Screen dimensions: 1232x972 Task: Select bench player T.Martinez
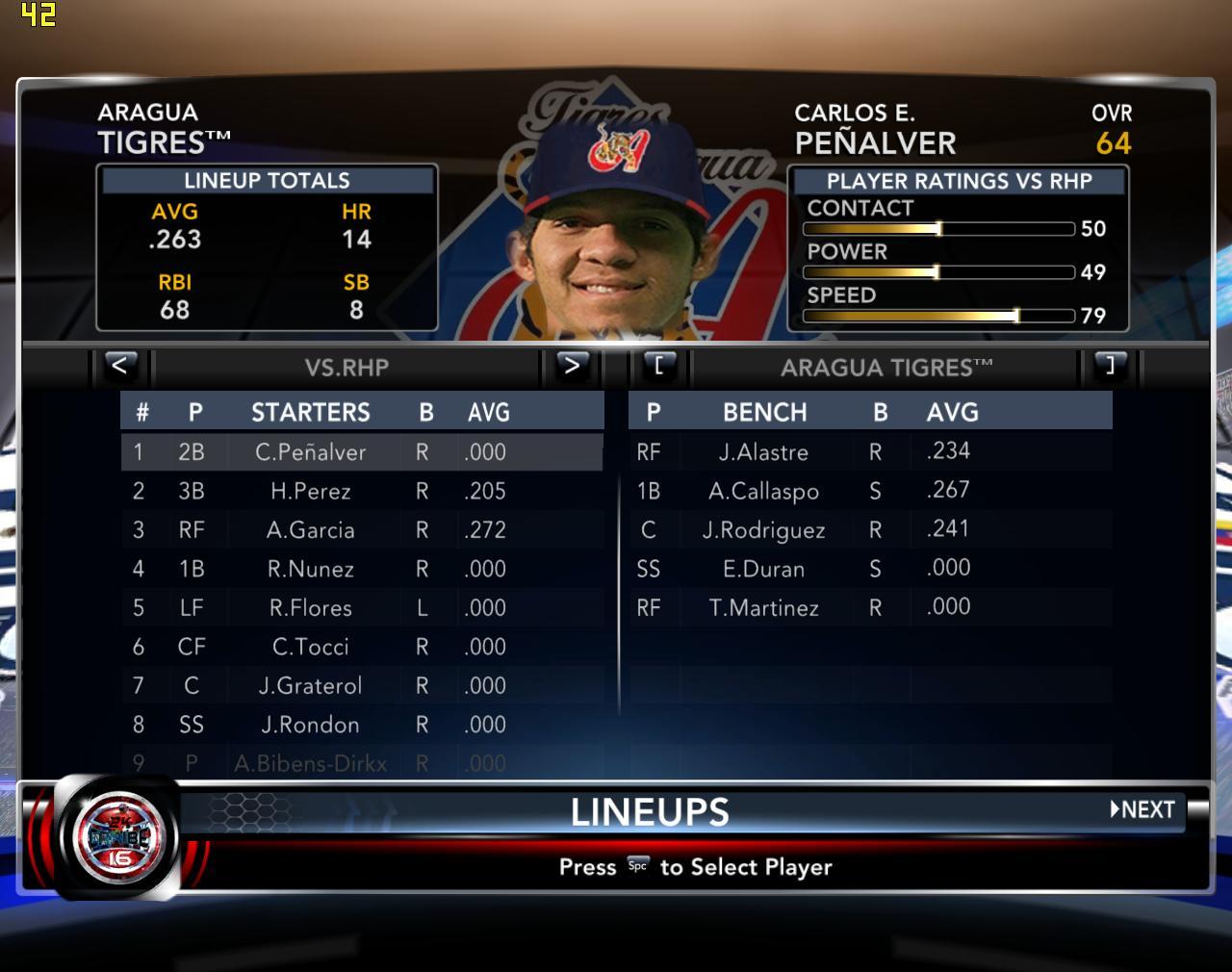763,608
